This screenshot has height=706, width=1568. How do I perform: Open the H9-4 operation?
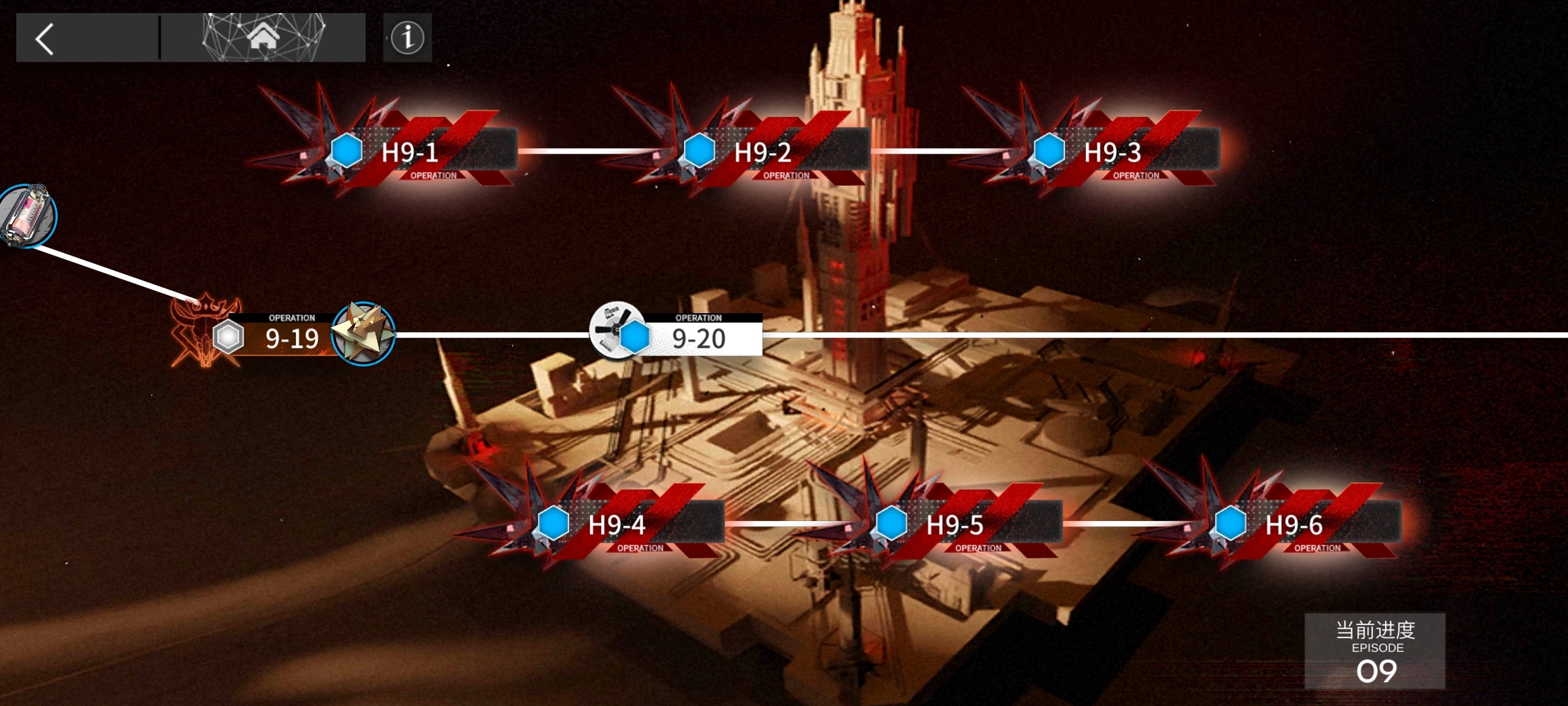point(617,525)
